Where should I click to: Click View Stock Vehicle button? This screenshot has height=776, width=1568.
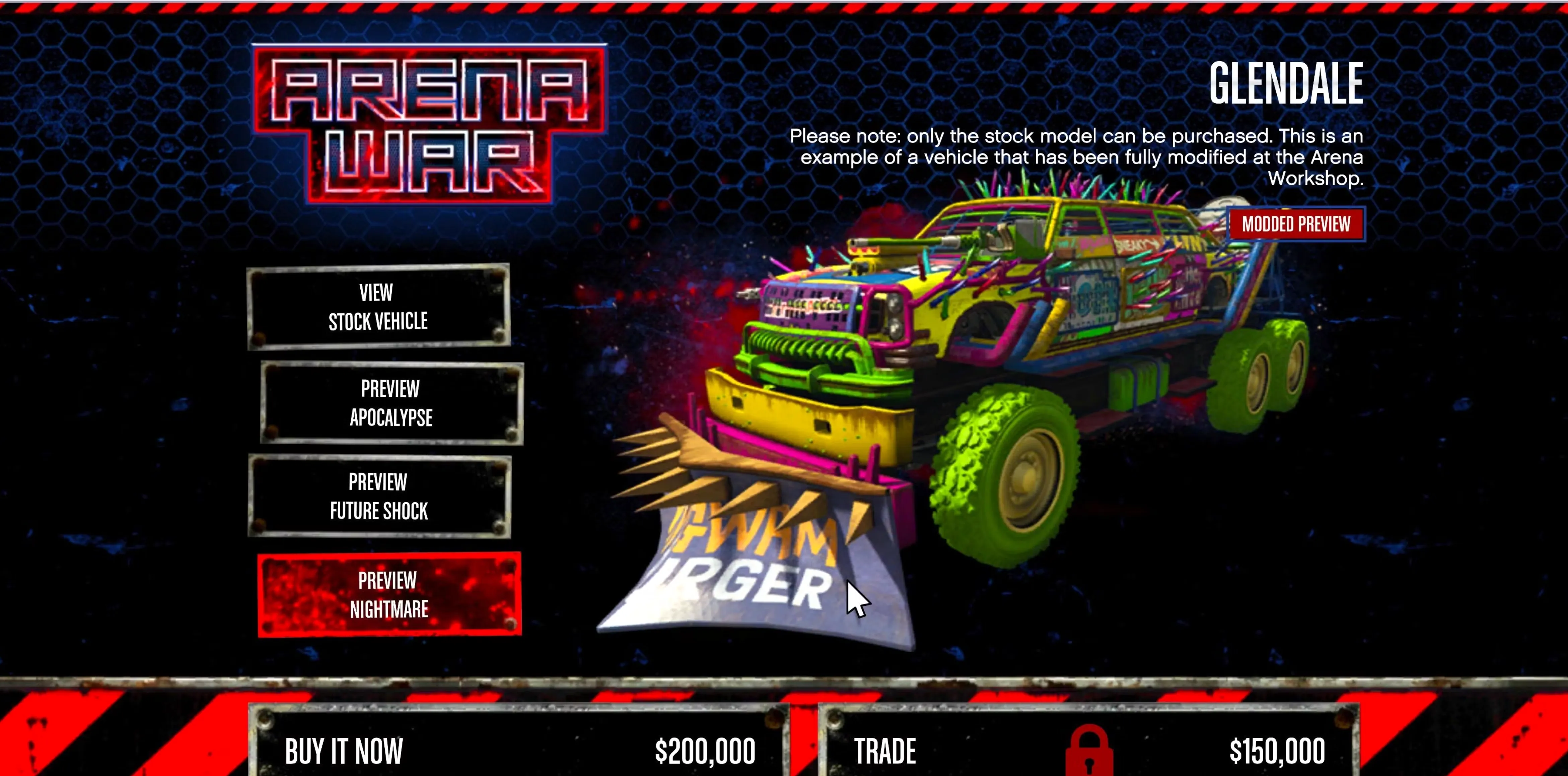coord(378,306)
